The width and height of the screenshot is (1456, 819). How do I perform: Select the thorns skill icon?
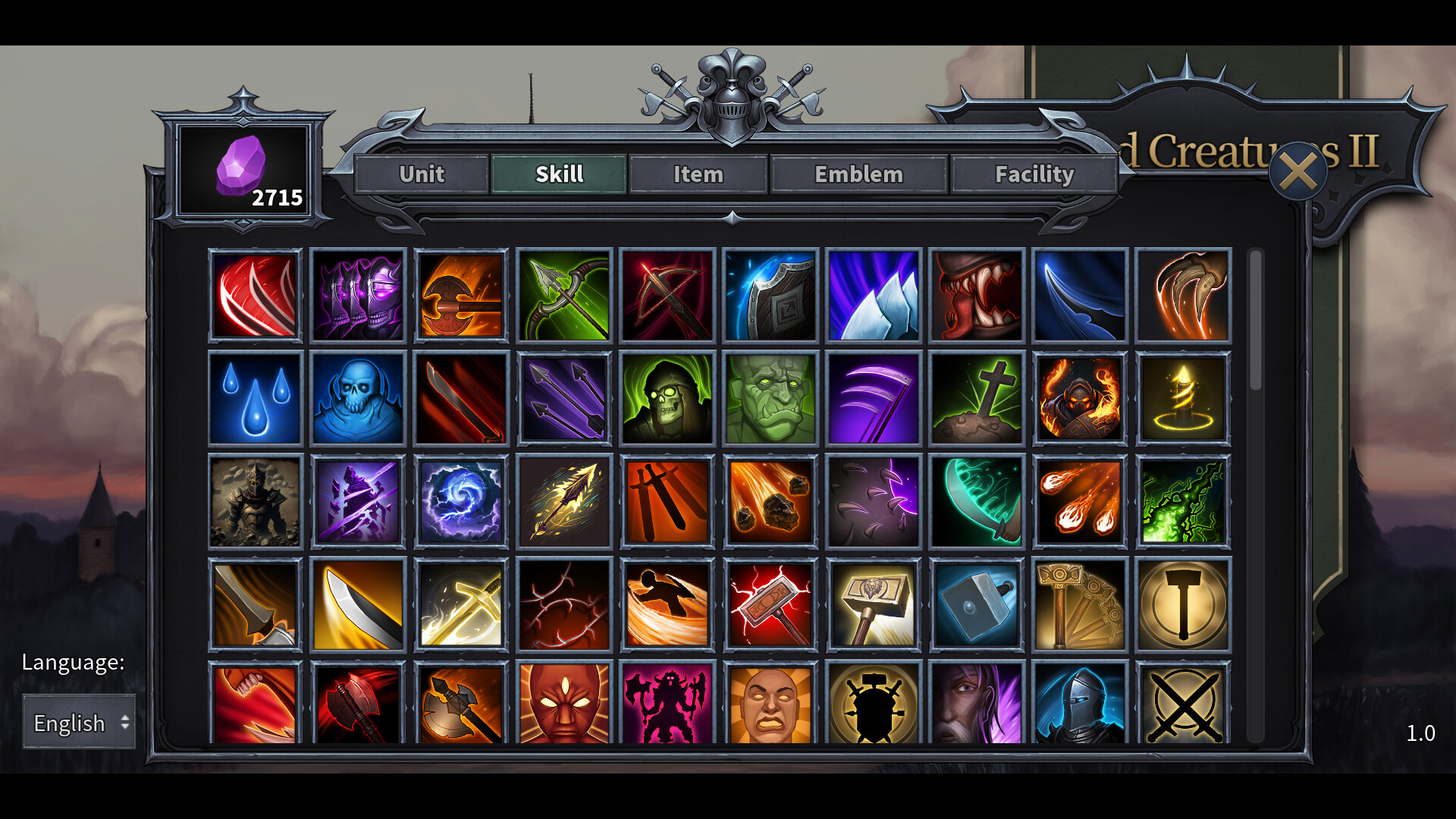(x=564, y=603)
